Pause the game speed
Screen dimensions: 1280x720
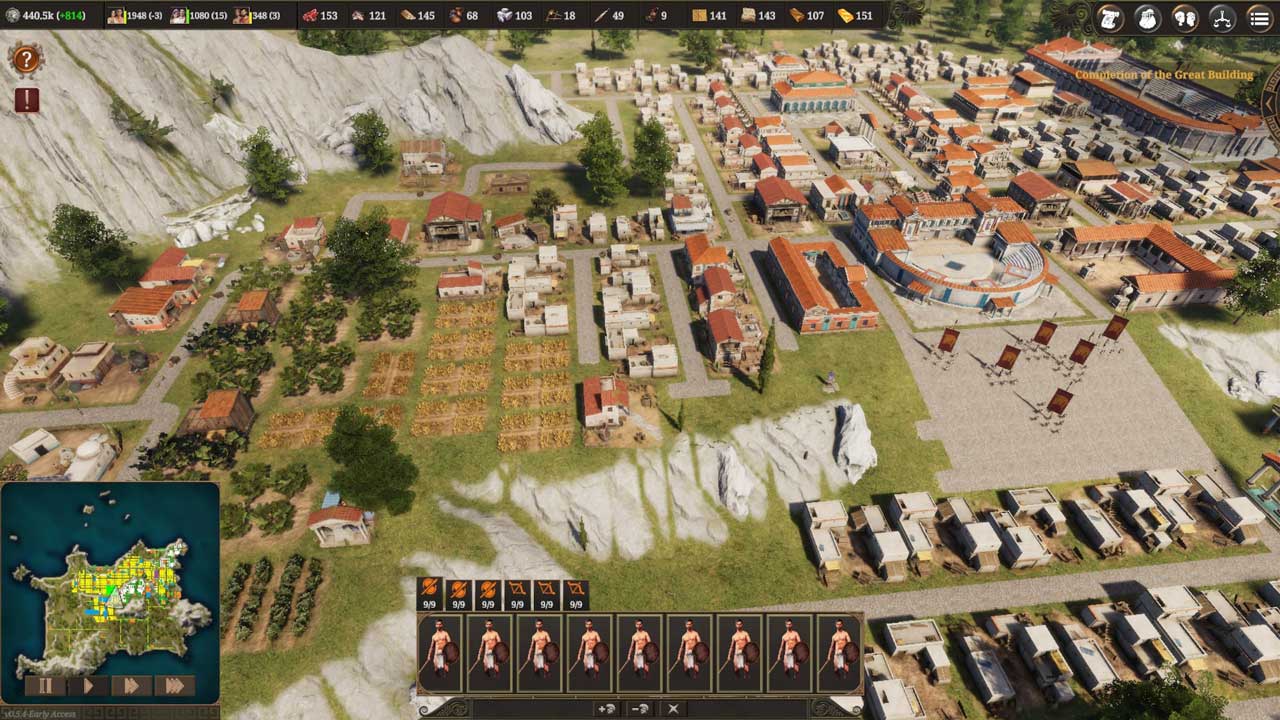tap(45, 686)
